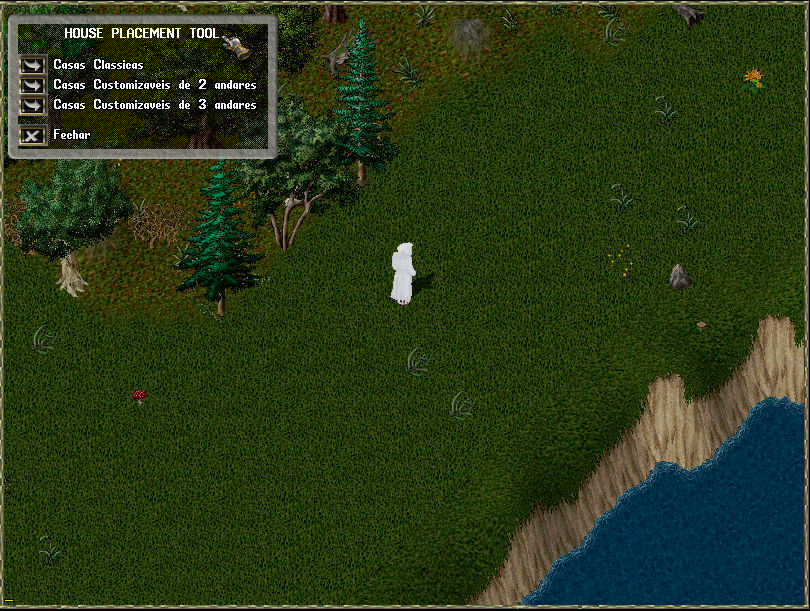Select Casas Customizaveis de 3 andares
810x611 pixels.
coord(33,105)
